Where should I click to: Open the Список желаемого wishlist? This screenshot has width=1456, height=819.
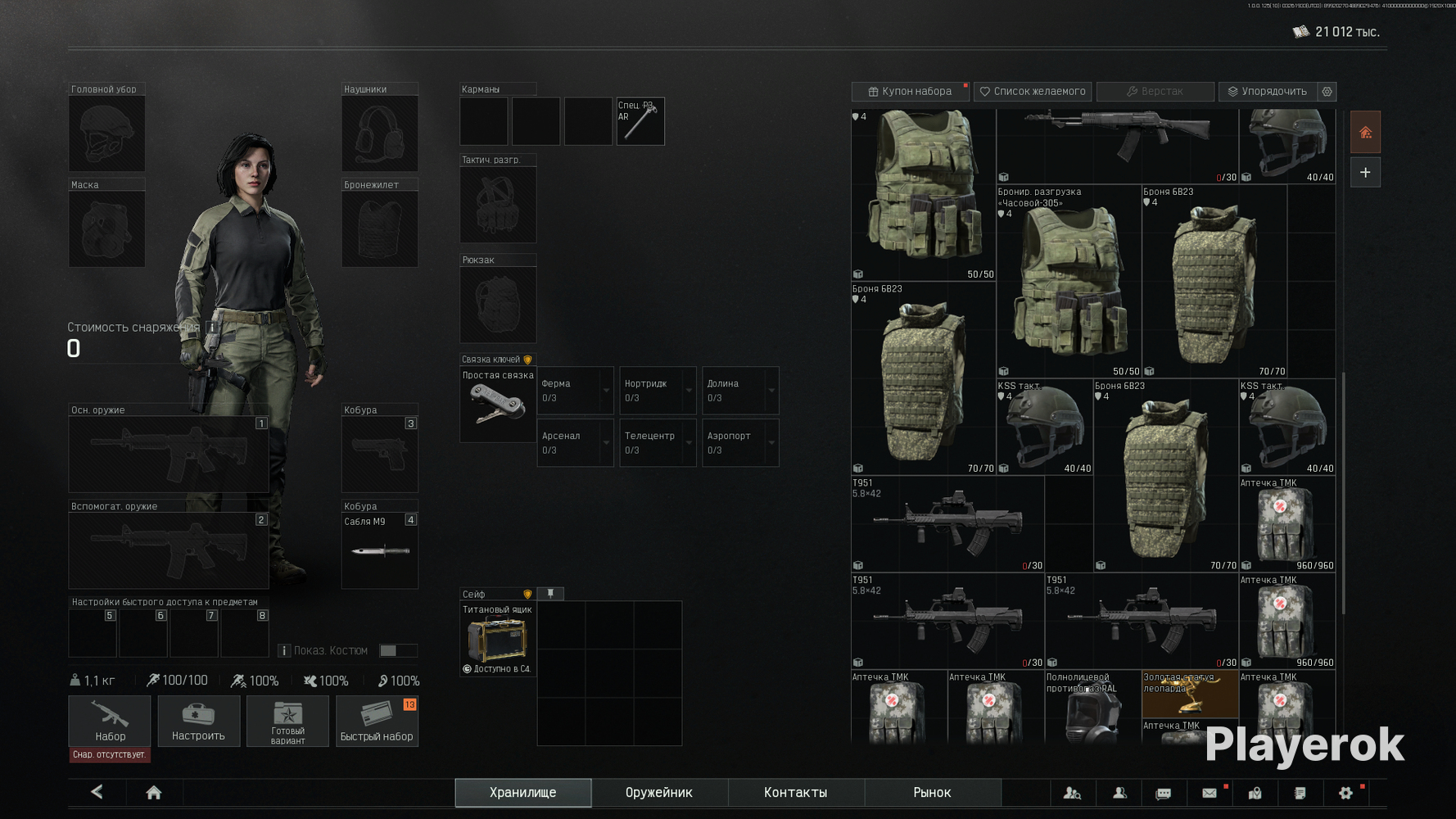pos(1033,91)
